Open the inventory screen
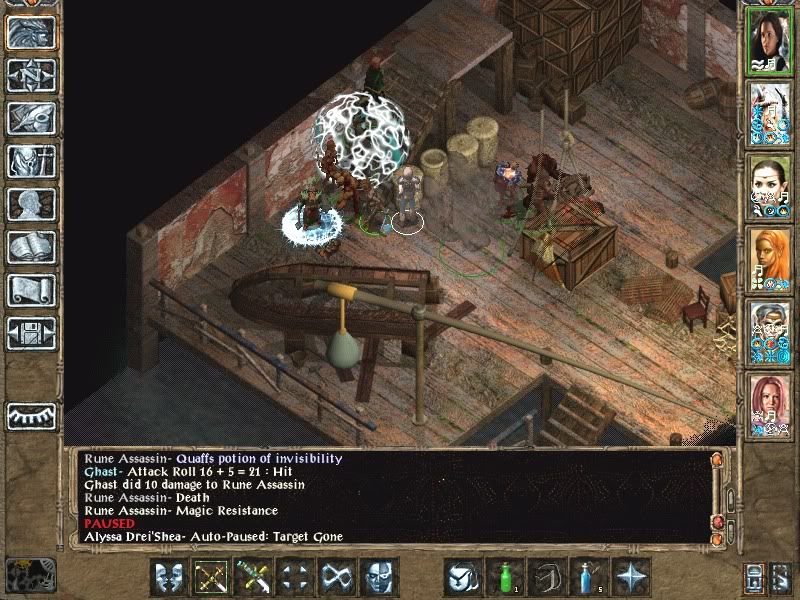 pyautogui.click(x=31, y=161)
